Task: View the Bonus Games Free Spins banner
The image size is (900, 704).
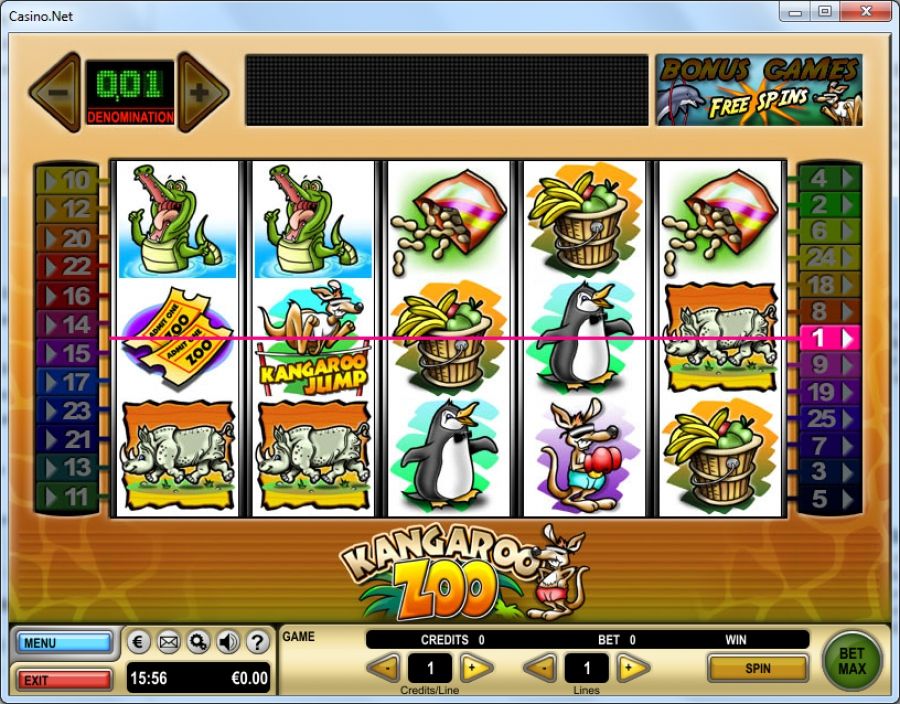Action: click(759, 90)
